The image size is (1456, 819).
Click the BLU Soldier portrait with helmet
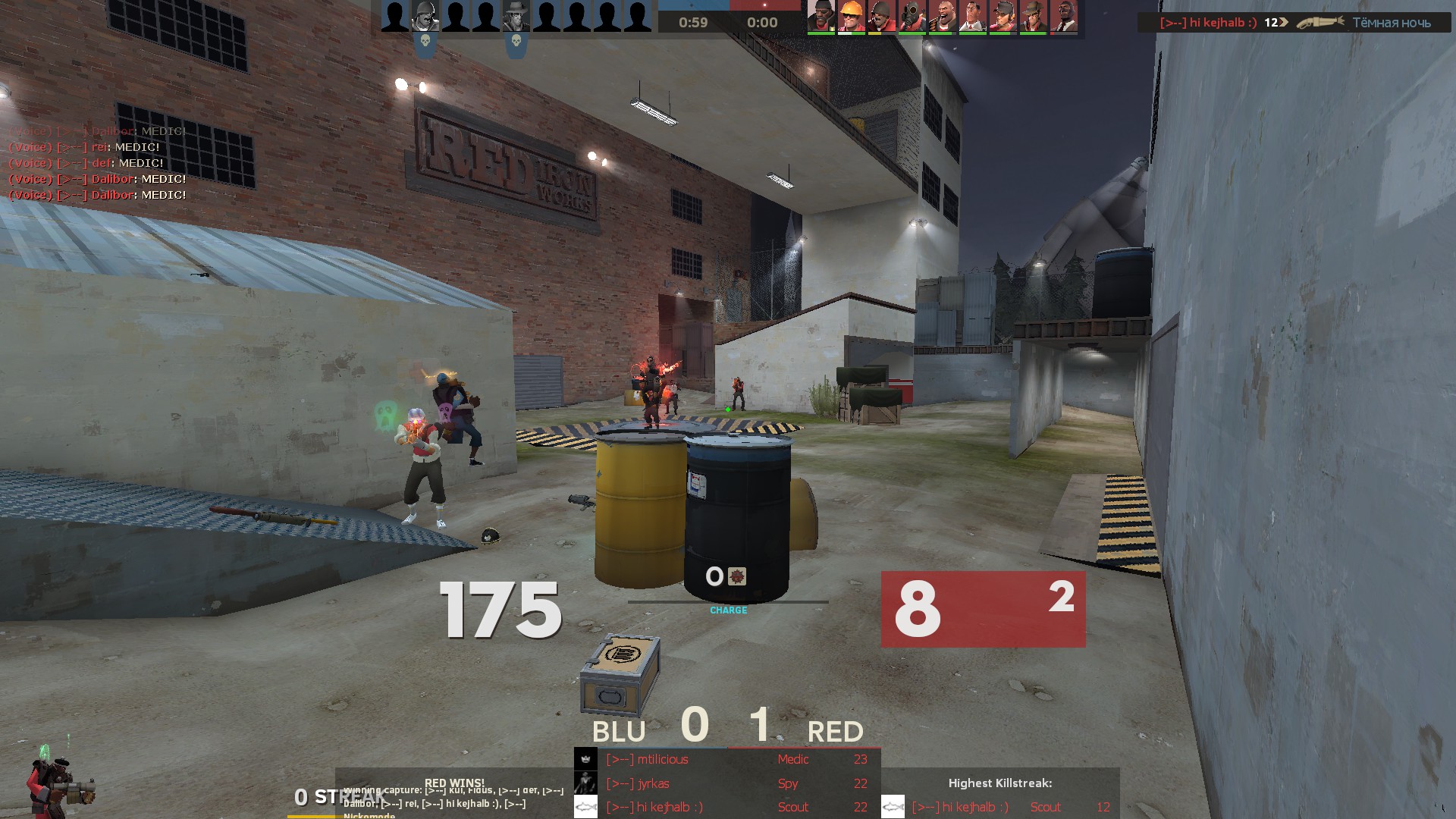(x=425, y=17)
